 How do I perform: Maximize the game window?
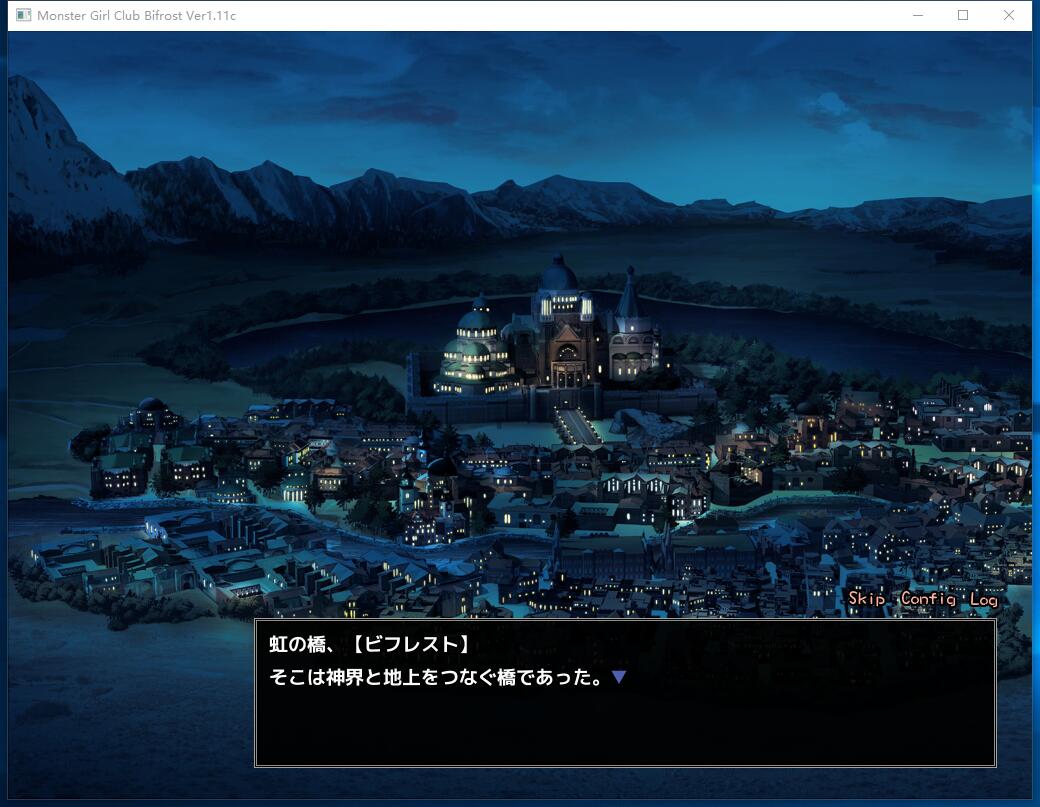pos(962,15)
